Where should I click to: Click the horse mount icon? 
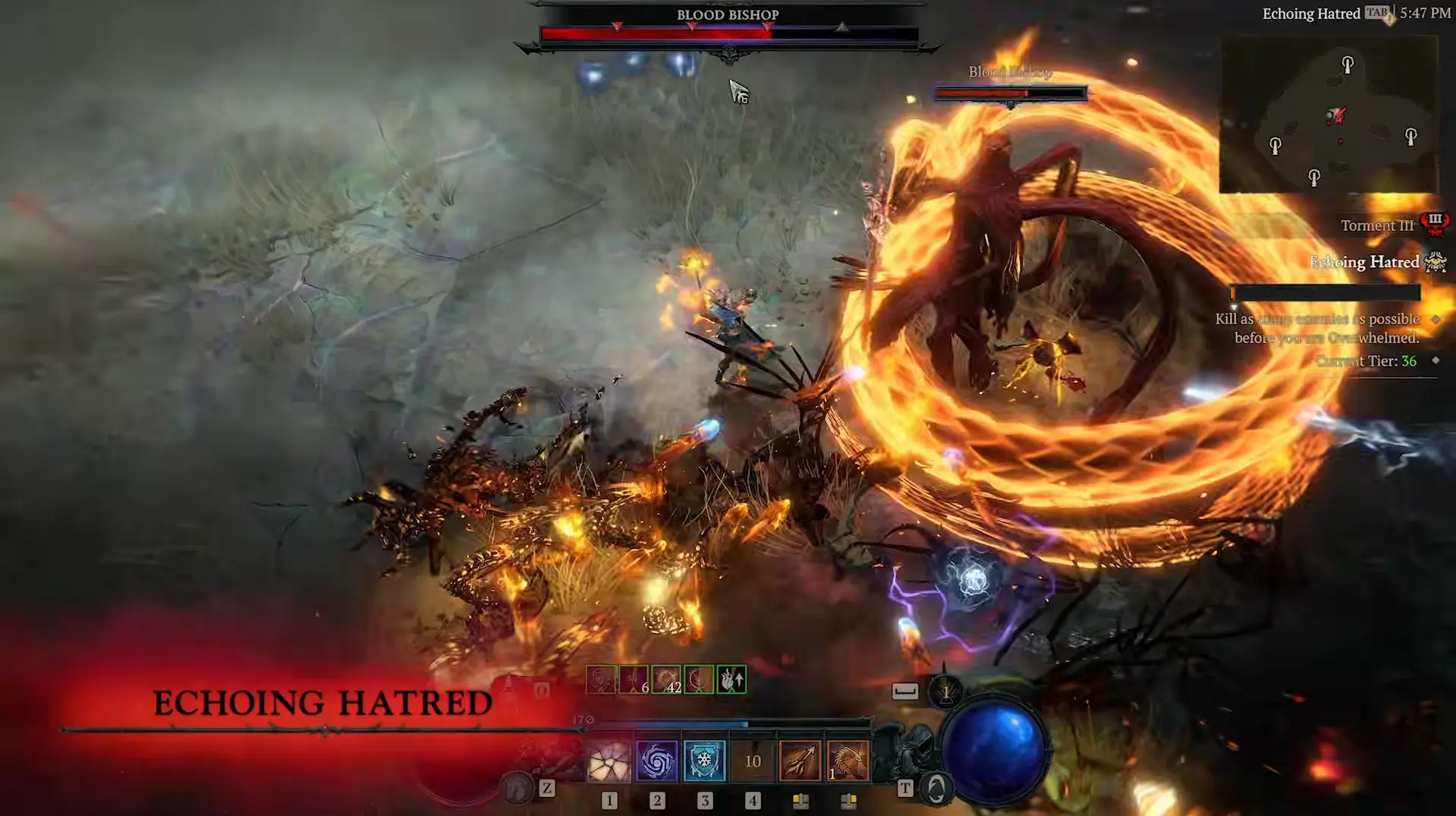point(519,788)
